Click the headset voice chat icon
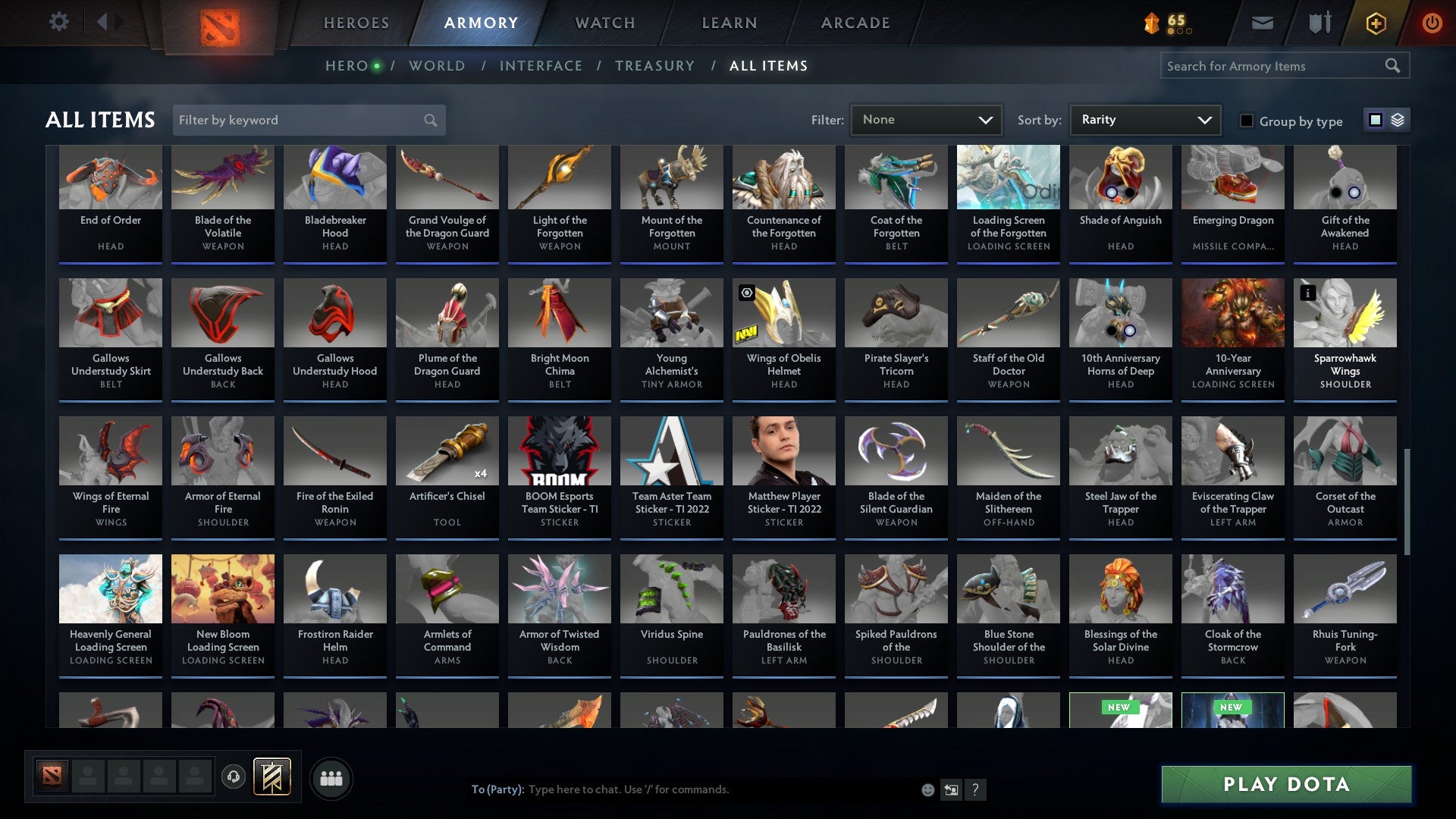This screenshot has width=1456, height=819. pos(233,777)
